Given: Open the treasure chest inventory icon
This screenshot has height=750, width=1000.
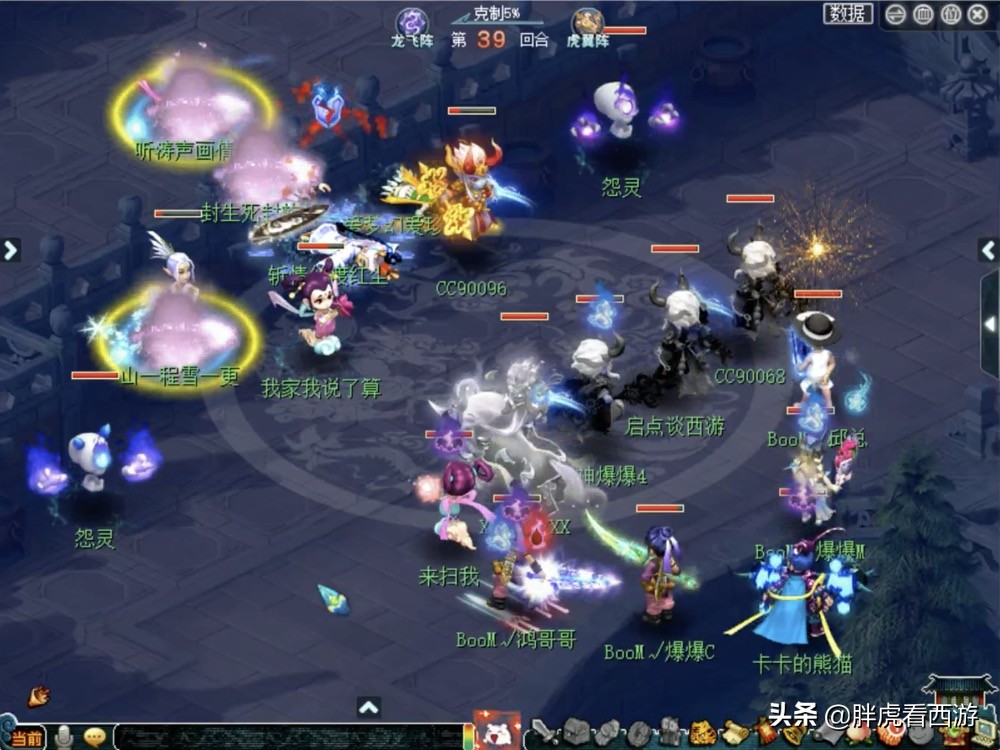Looking at the screenshot, I should (x=577, y=733).
